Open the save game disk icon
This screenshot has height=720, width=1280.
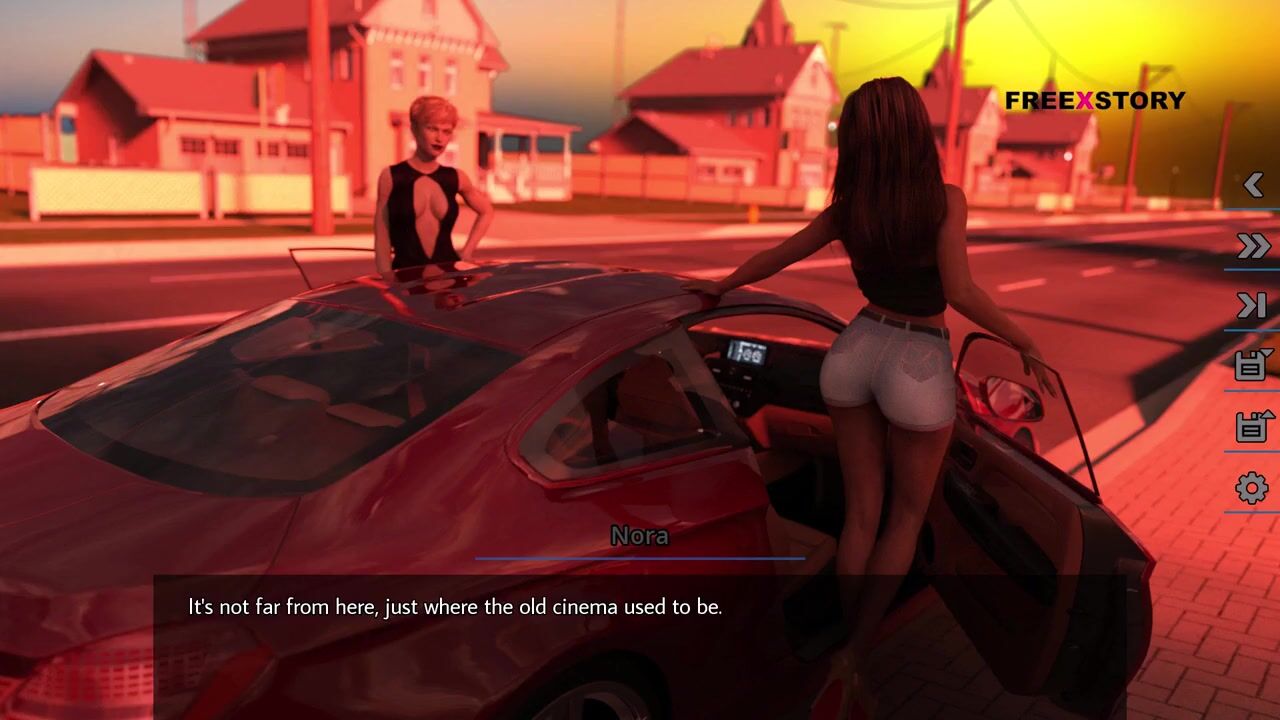click(1253, 365)
